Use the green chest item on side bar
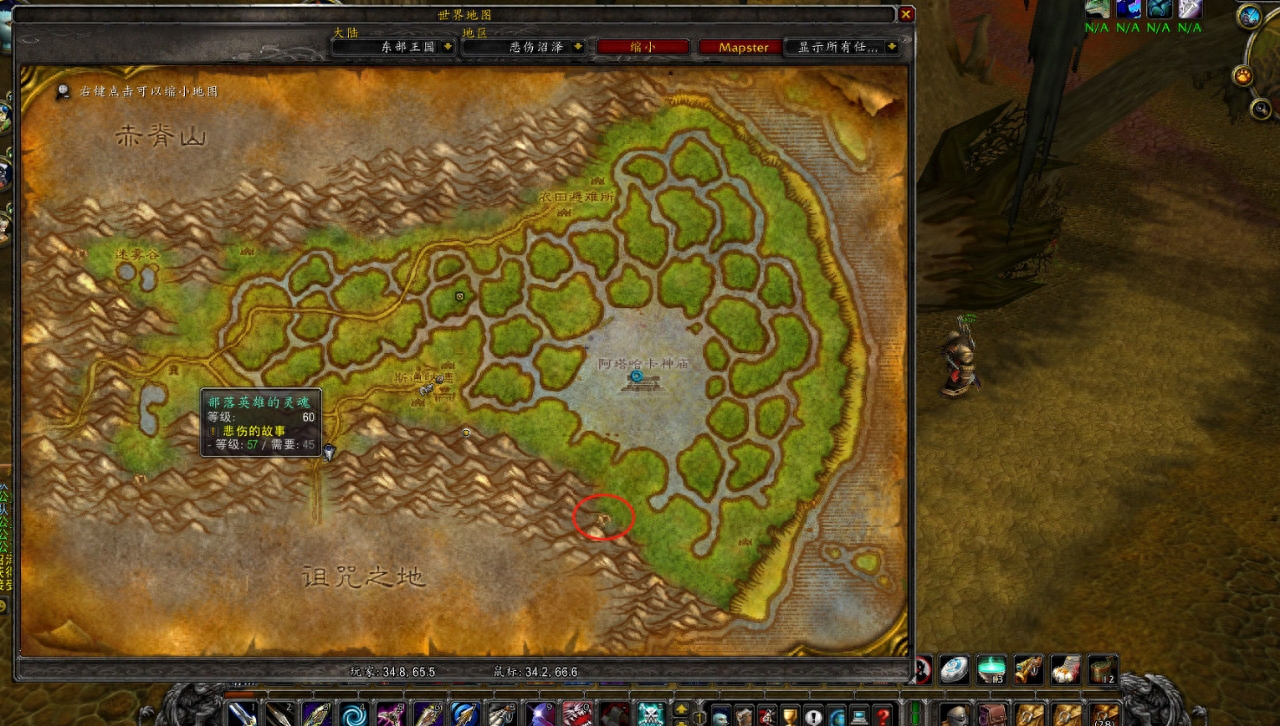Screen dimensions: 1280x726 pos(1103,670)
